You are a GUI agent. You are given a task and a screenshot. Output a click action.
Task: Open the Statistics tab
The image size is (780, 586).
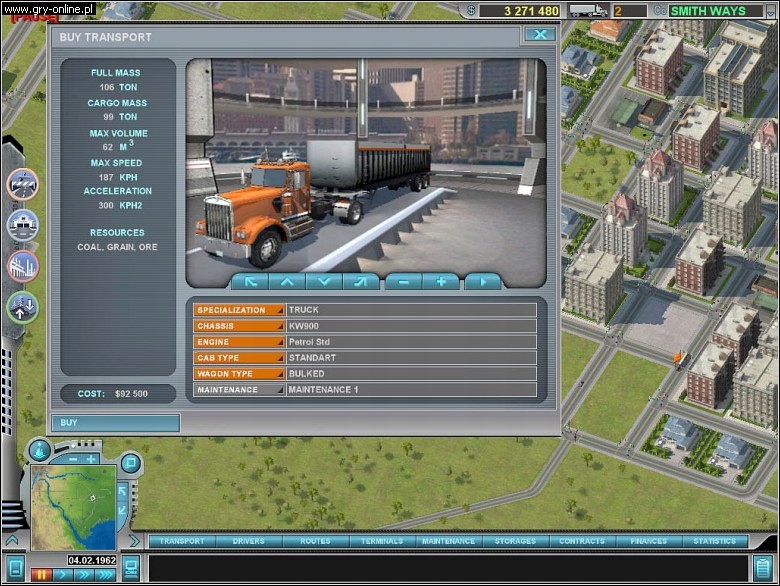715,541
